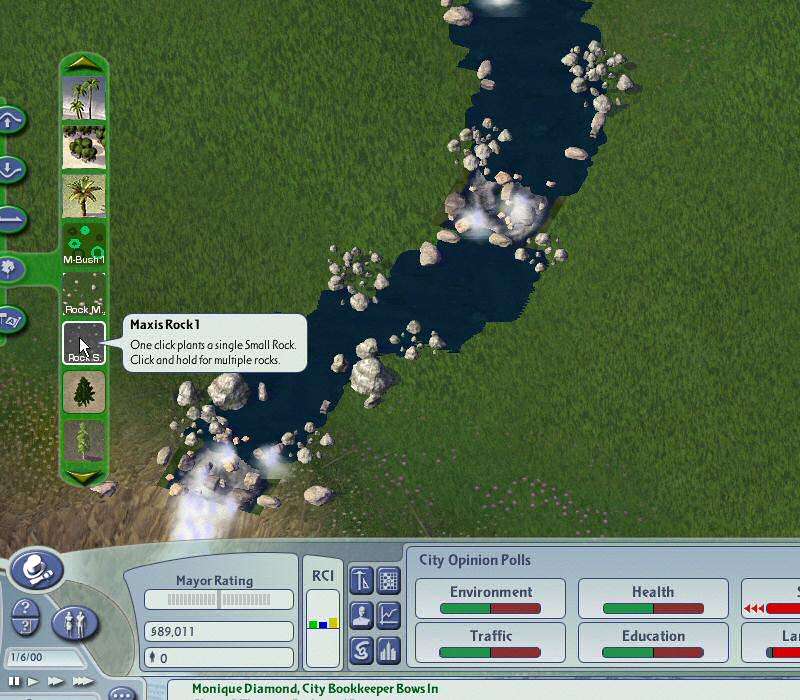The width and height of the screenshot is (800, 700).
Task: Show the line graphs view
Action: click(x=388, y=615)
